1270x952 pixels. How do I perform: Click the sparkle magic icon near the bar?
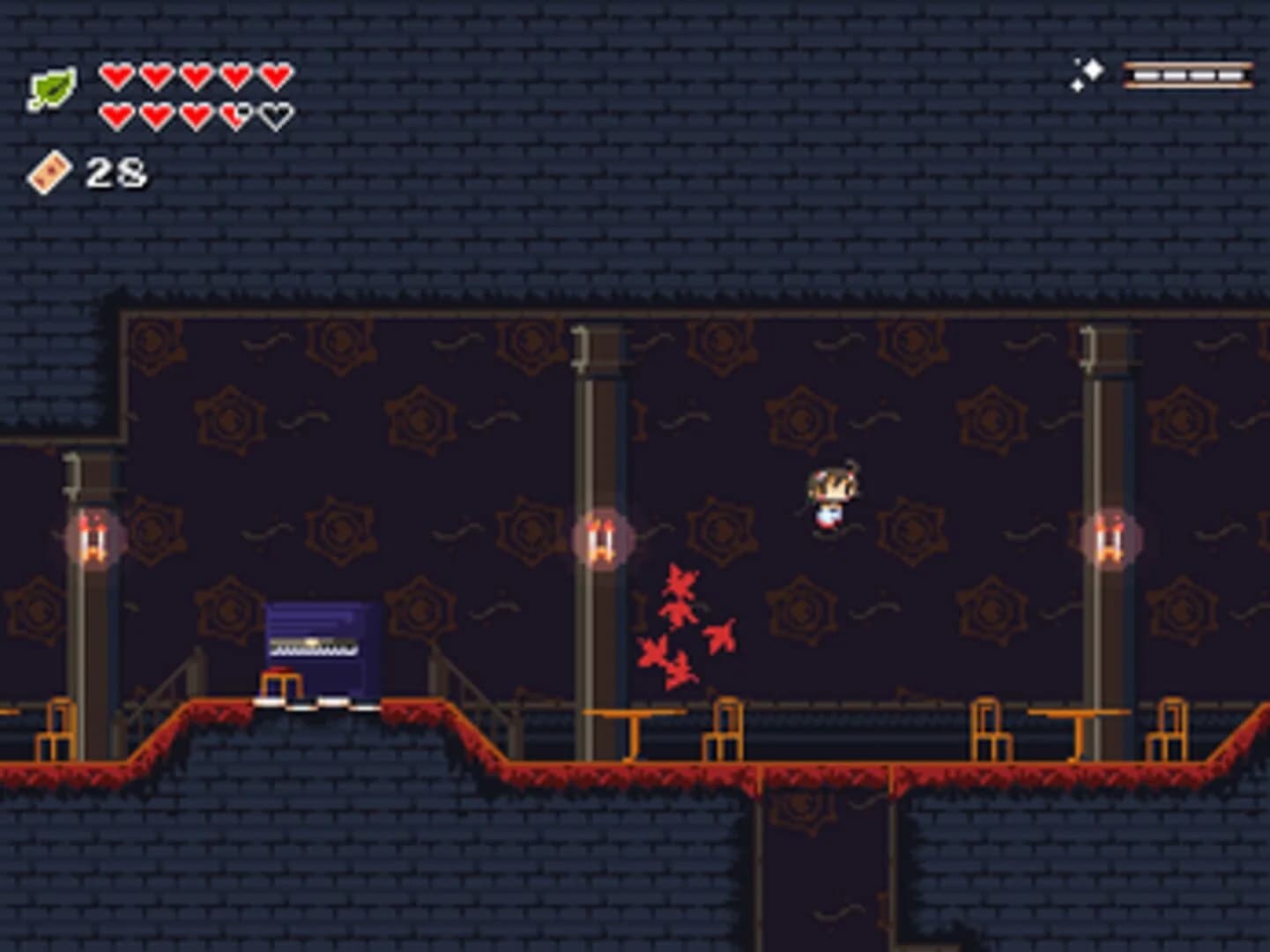tap(1091, 72)
